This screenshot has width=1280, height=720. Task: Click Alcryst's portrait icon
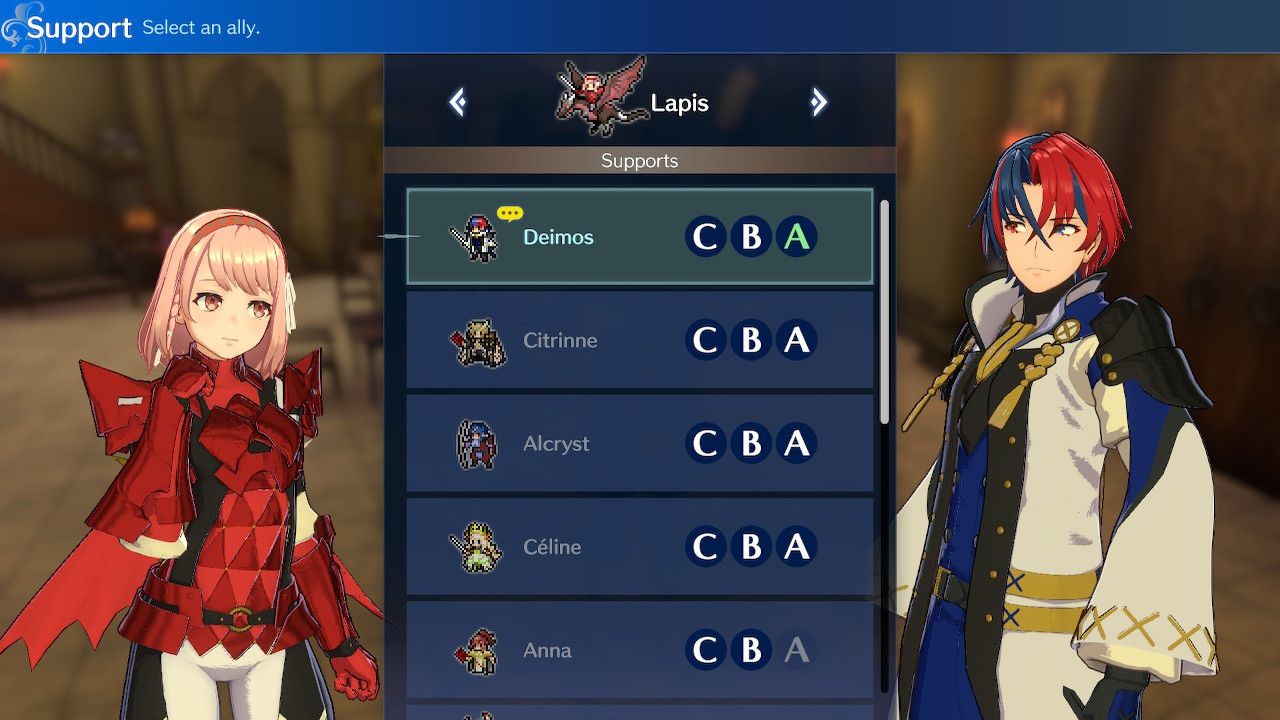pyautogui.click(x=478, y=444)
